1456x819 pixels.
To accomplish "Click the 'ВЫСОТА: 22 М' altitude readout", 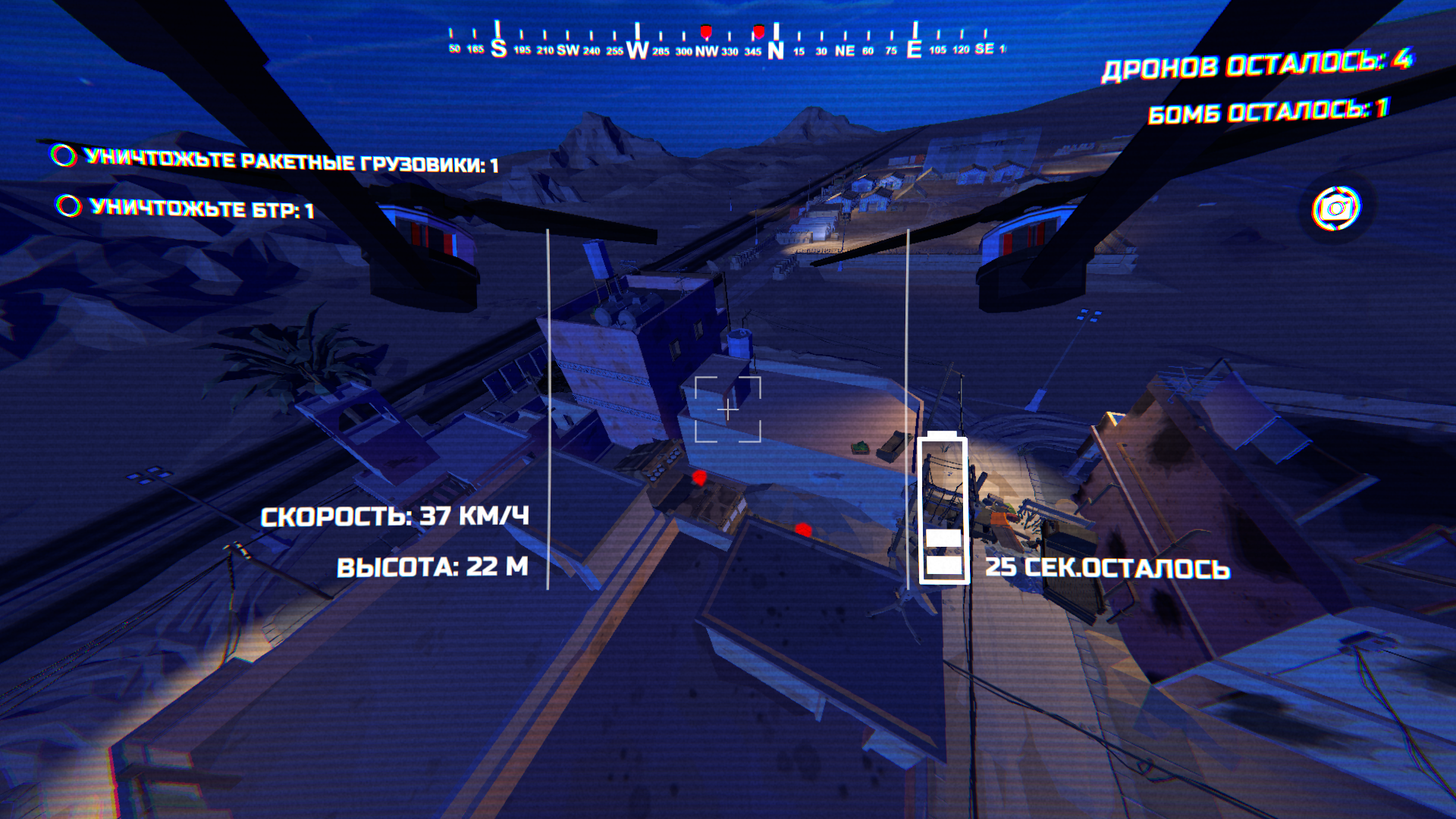I will (x=434, y=564).
